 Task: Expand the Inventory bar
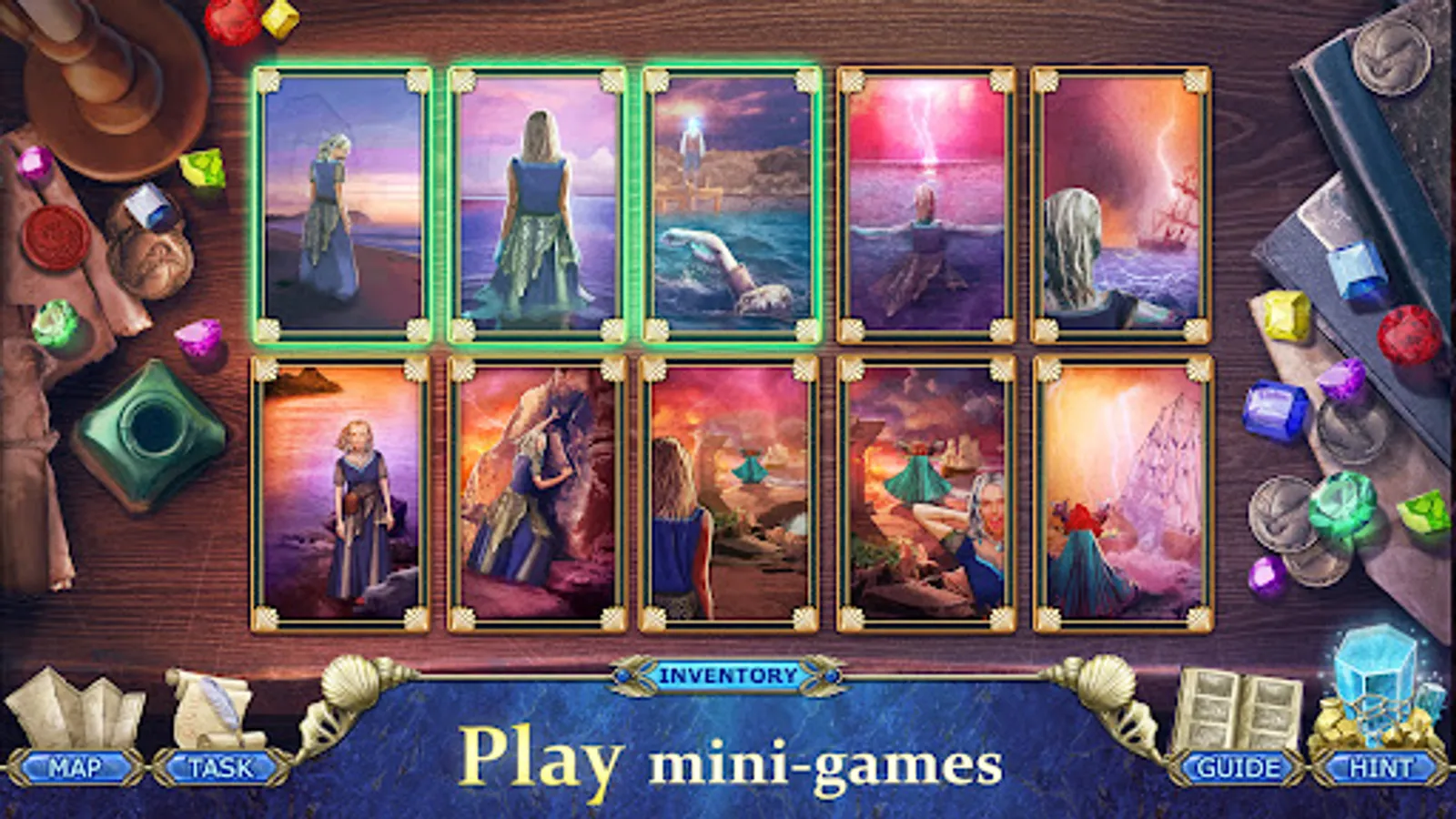(728, 676)
